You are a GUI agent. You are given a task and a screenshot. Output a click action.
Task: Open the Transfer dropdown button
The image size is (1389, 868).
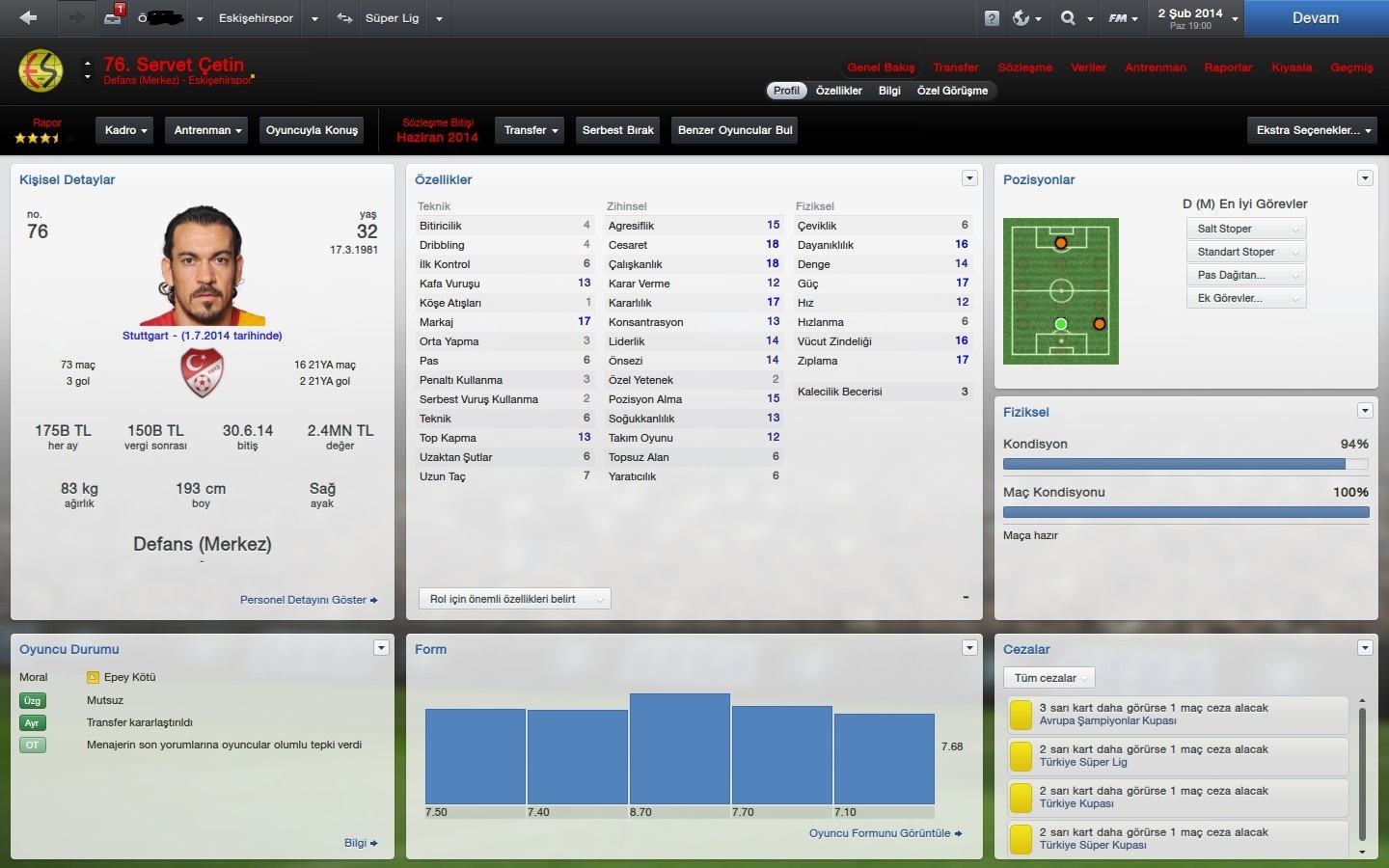pos(531,130)
